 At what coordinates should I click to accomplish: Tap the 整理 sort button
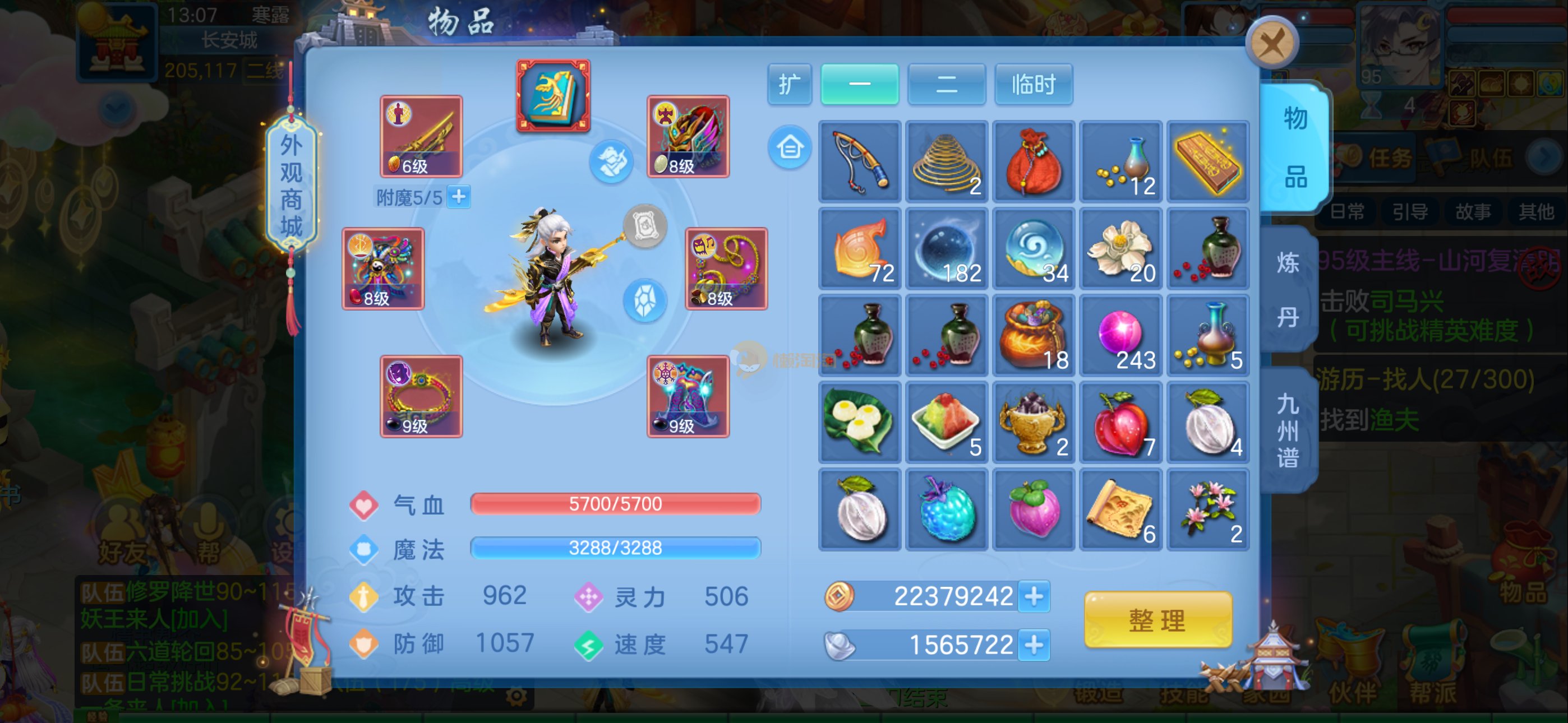point(1157,620)
